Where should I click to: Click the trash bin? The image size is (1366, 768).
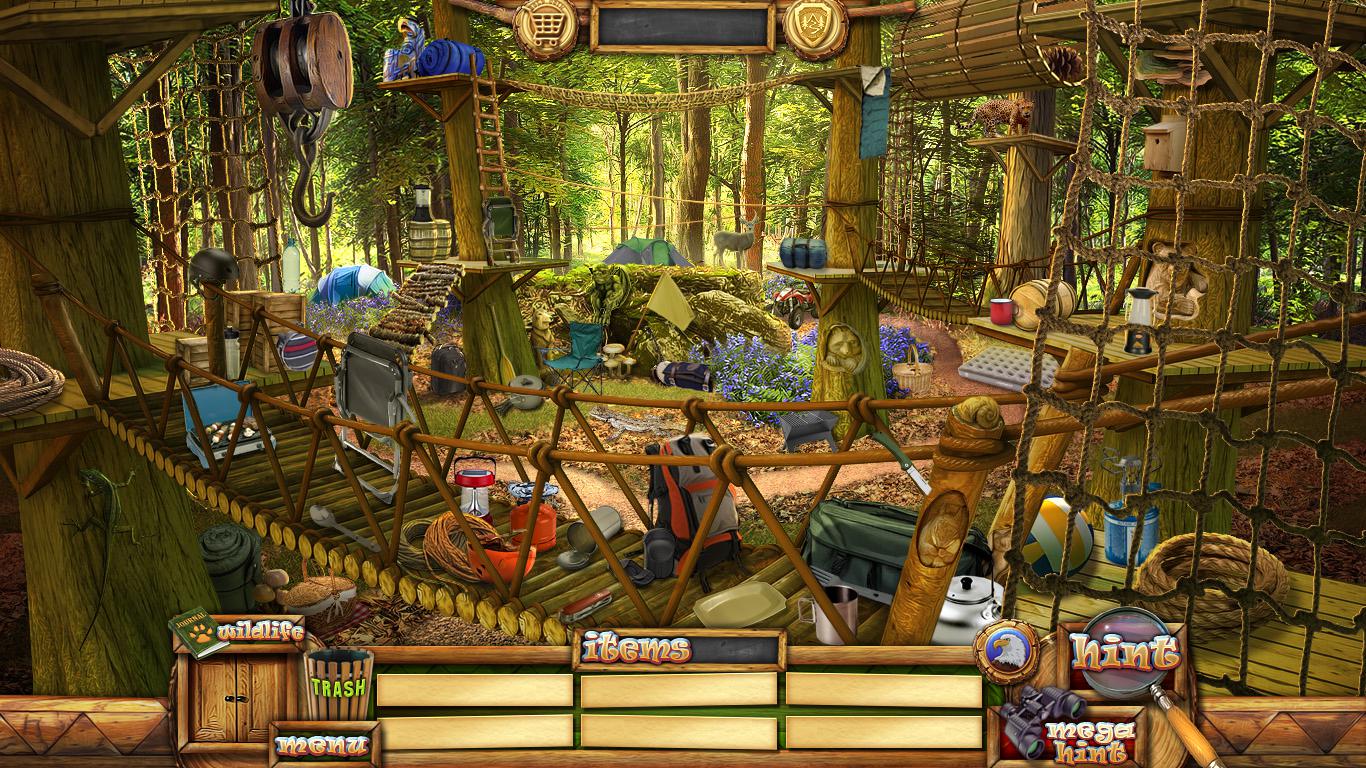[339, 685]
